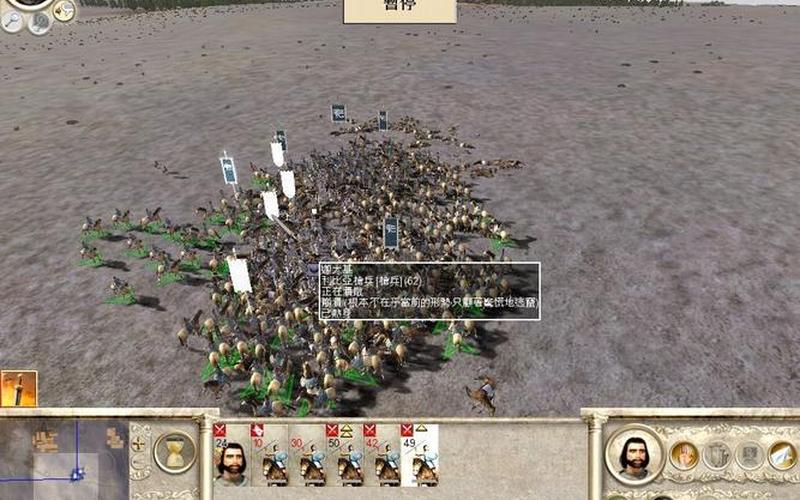
Task: Click the silver coin portrait icon
Action: (x=38, y=23)
